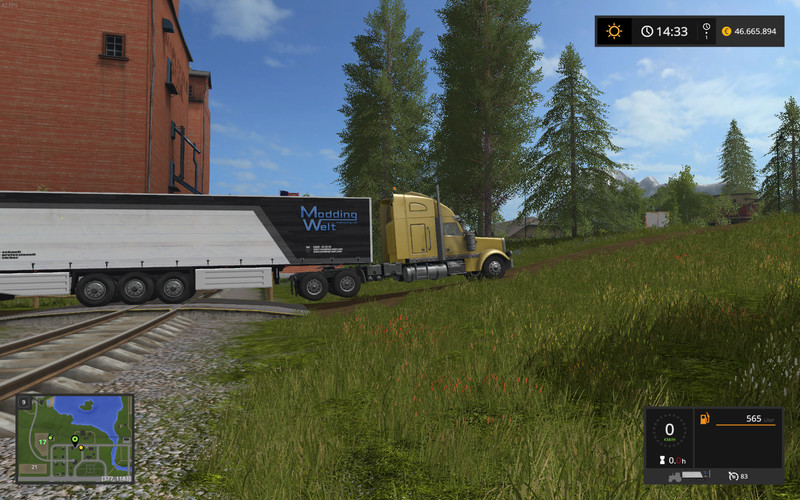Click the gold coin money icon
This screenshot has height=500, width=800.
tap(726, 31)
